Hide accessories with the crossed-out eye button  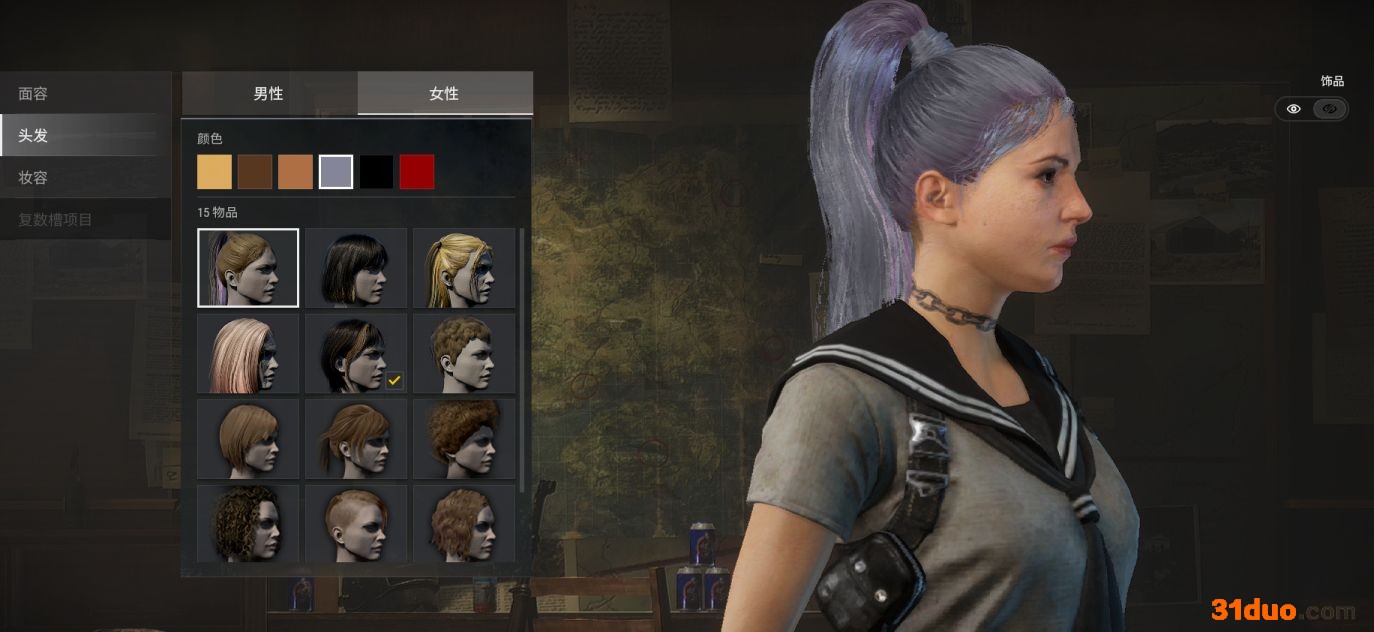pos(1330,109)
